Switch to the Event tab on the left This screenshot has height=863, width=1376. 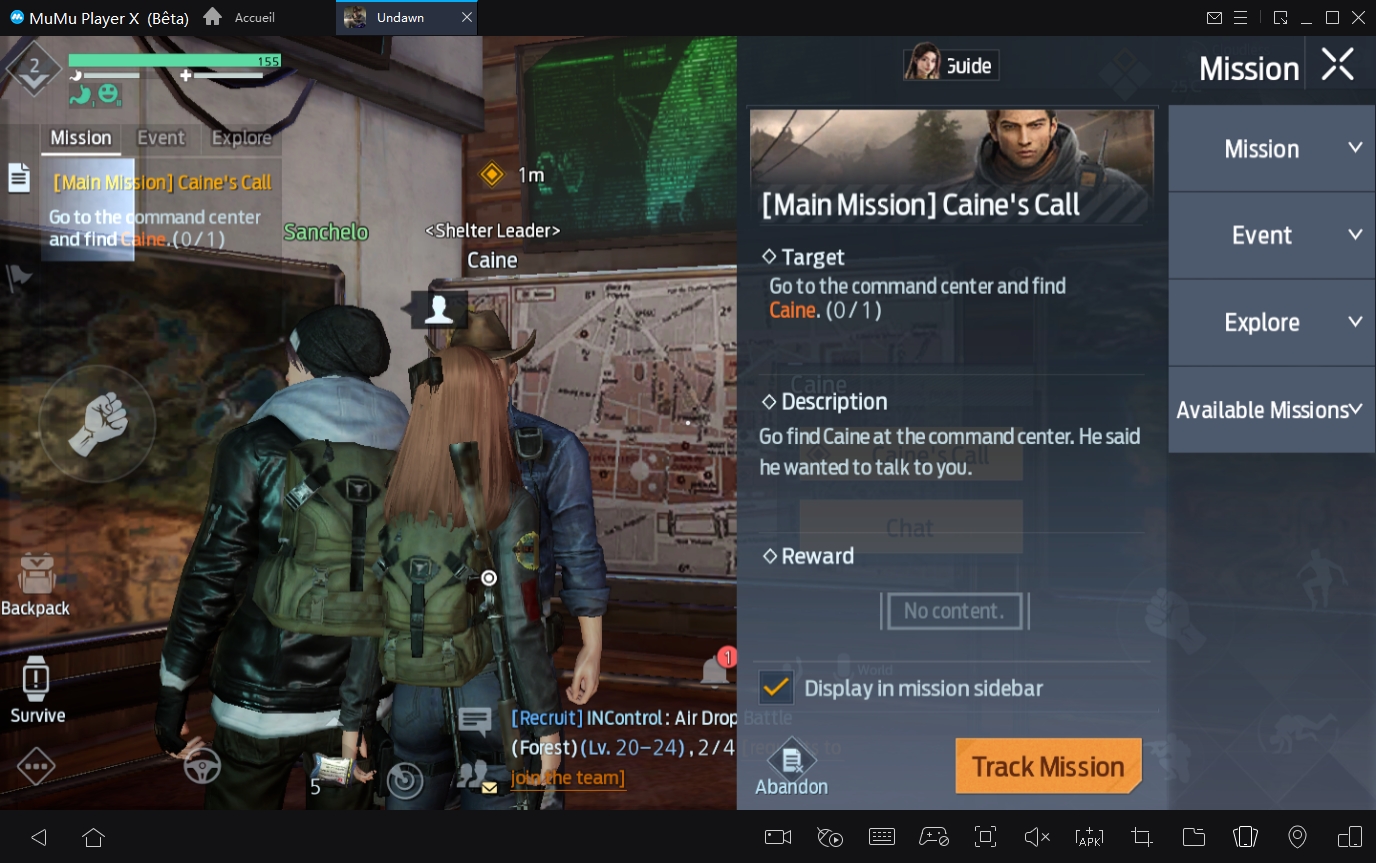pyautogui.click(x=160, y=138)
